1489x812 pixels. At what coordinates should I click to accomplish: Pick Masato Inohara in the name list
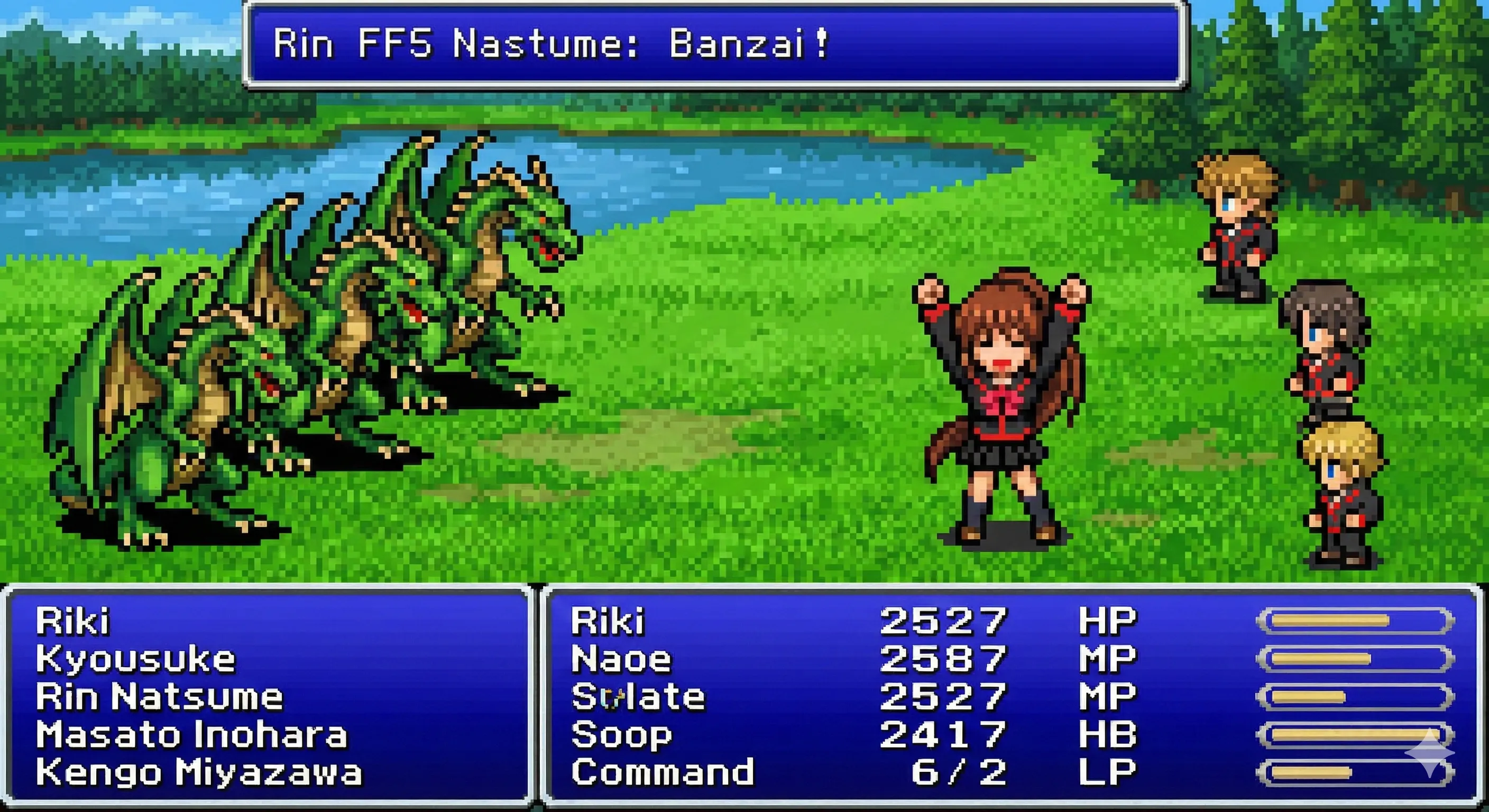click(x=191, y=735)
